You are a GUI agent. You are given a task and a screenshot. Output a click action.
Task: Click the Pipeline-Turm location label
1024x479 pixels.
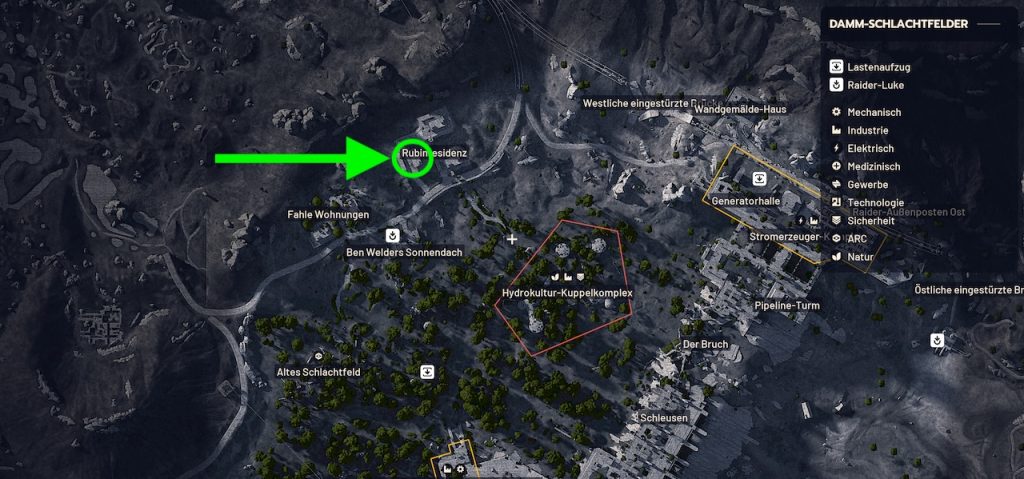[x=787, y=305]
